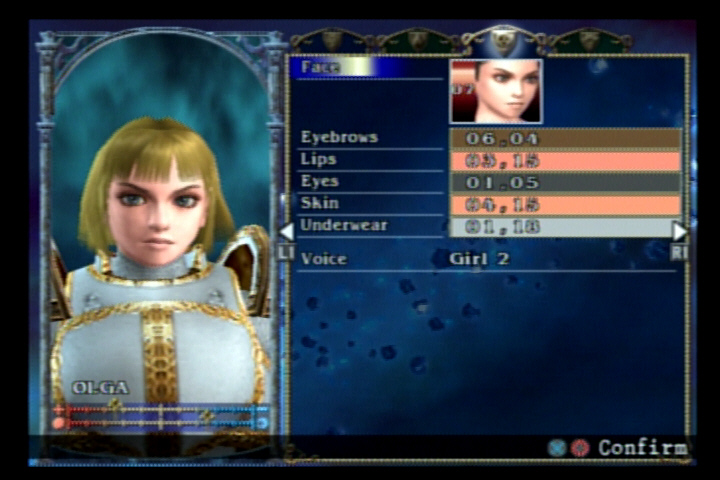Screen dimensions: 720x480
Task: Click the white right page arrow
Action: [680, 231]
